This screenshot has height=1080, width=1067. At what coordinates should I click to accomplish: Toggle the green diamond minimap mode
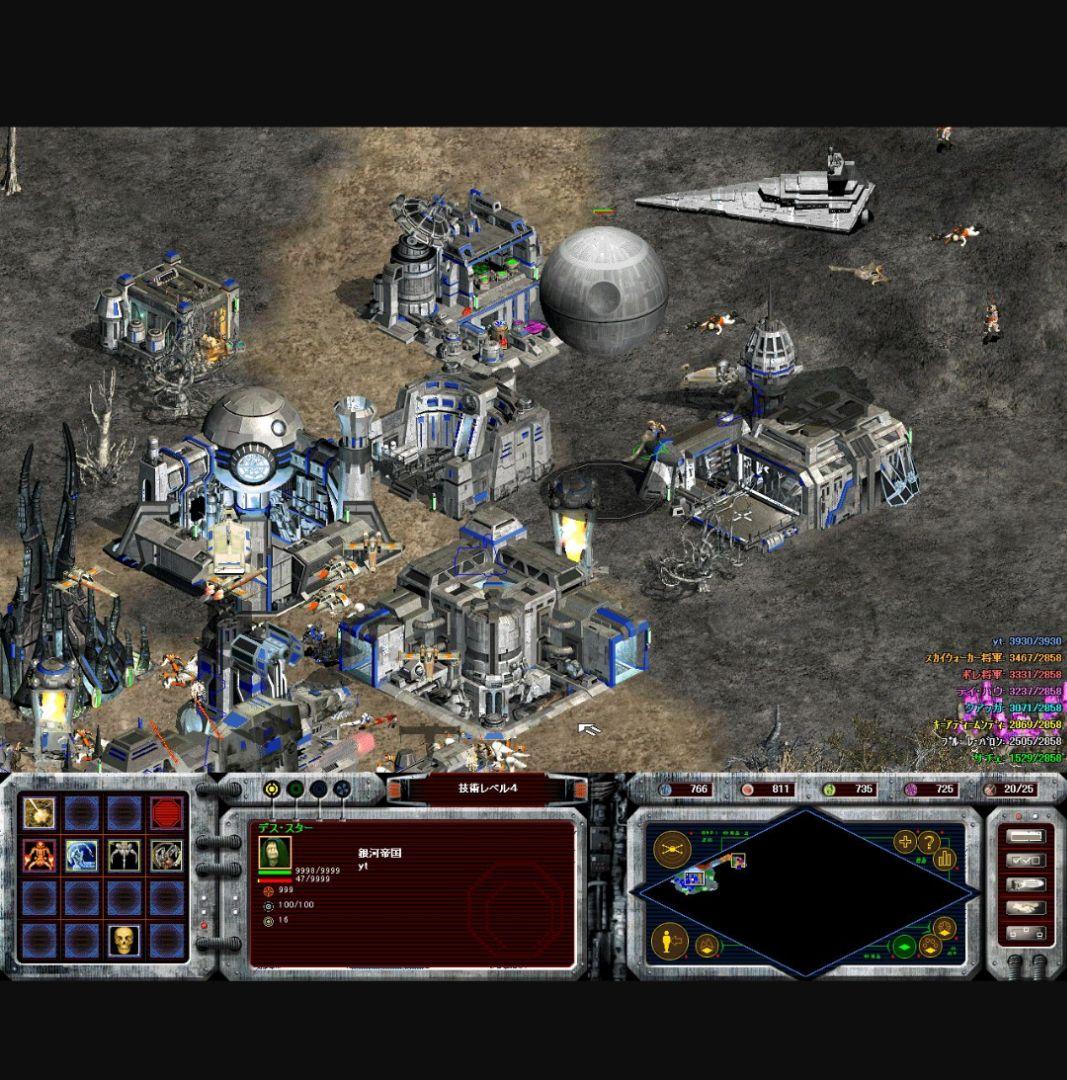tap(904, 947)
